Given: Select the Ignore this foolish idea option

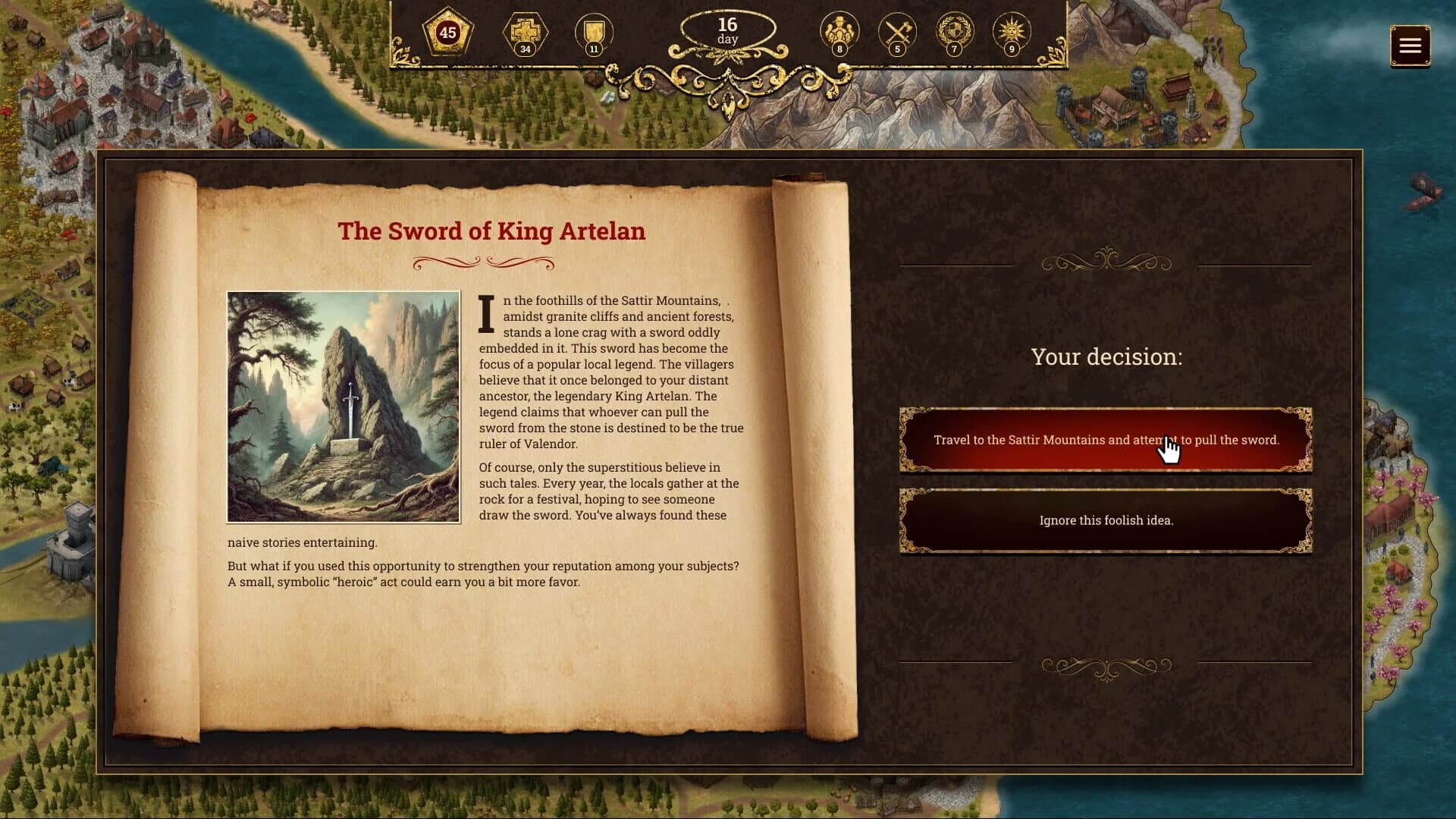Looking at the screenshot, I should coord(1106,521).
